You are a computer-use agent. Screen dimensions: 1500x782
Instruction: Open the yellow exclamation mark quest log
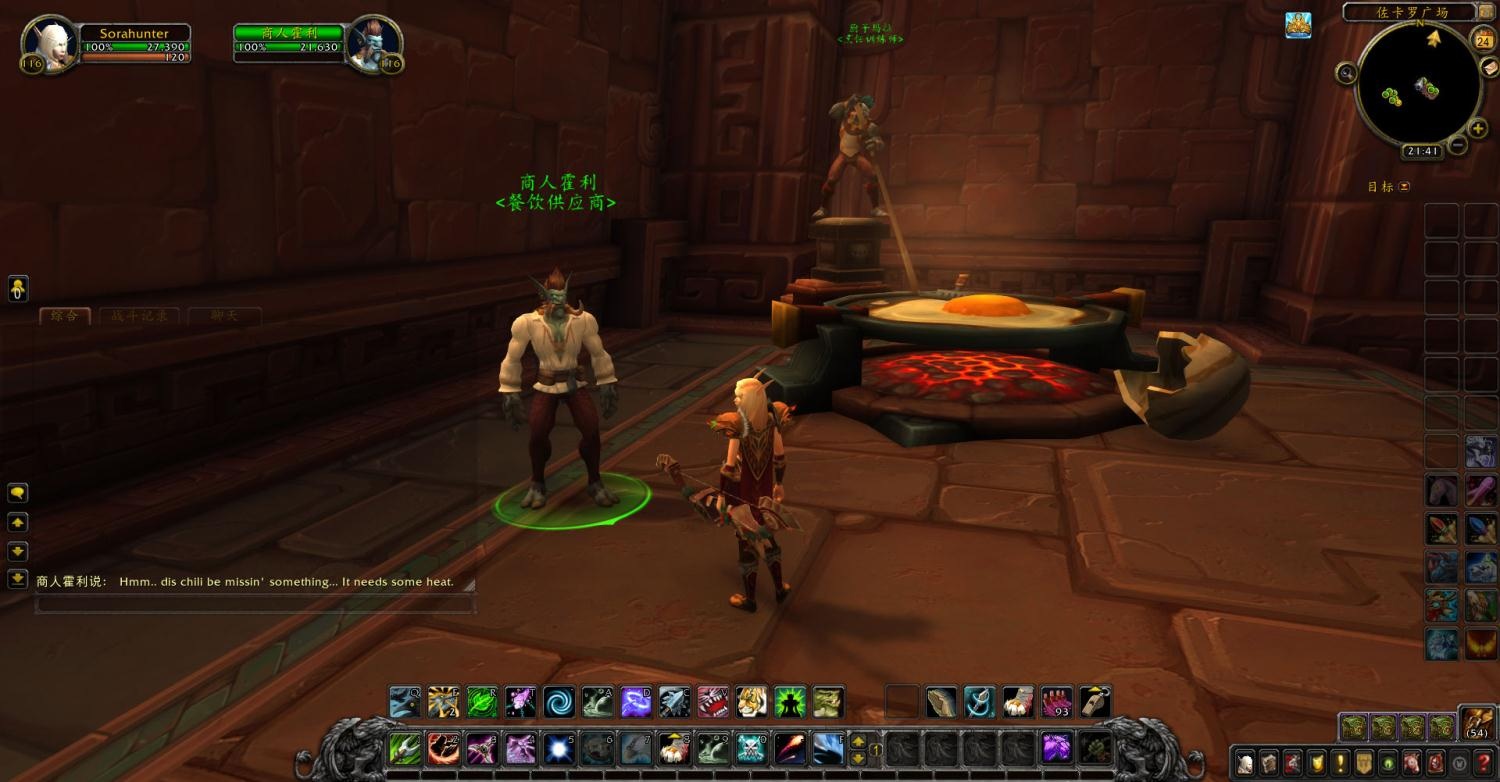click(x=1340, y=762)
